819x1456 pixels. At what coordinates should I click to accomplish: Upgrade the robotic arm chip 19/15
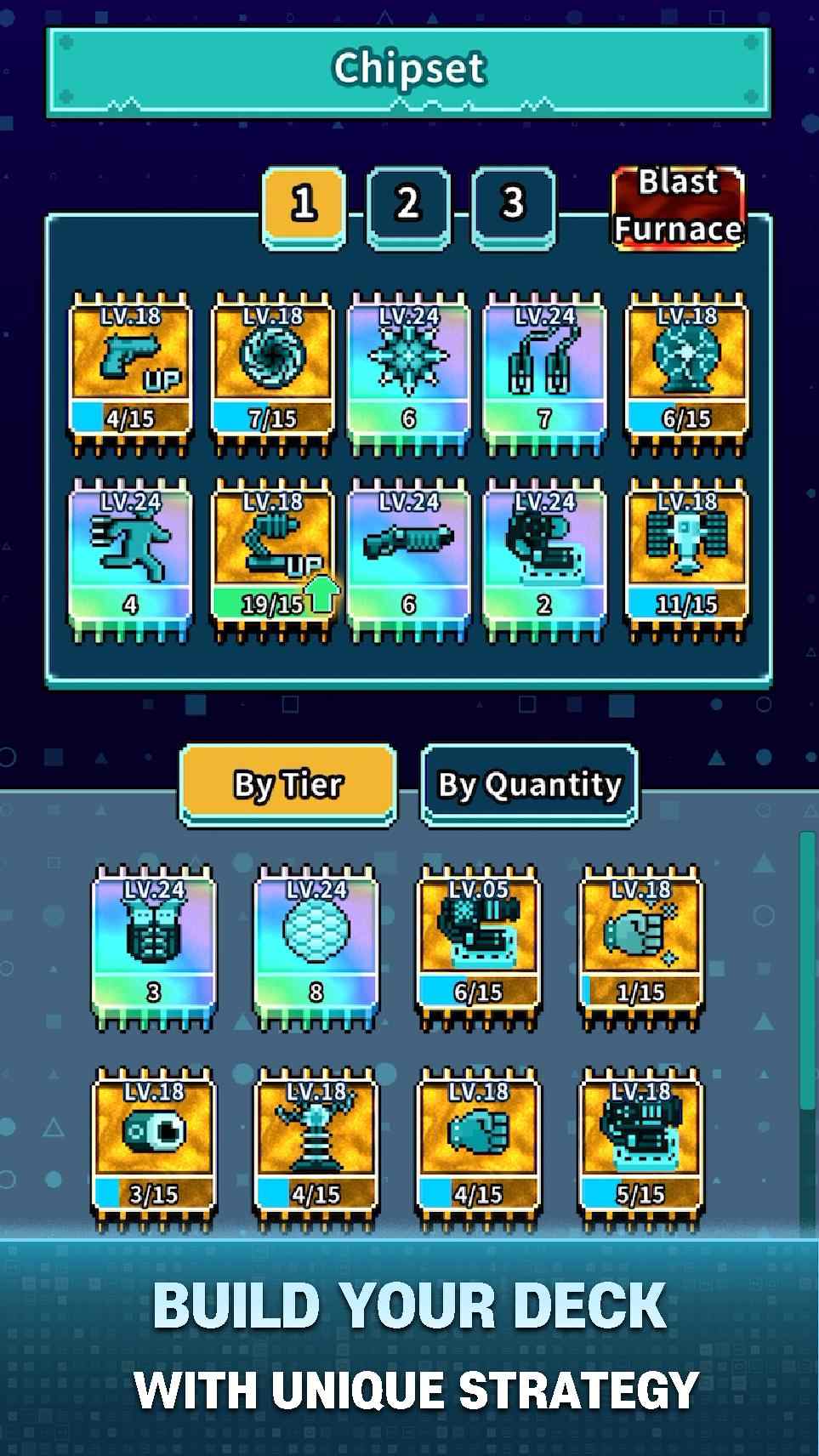coord(272,557)
